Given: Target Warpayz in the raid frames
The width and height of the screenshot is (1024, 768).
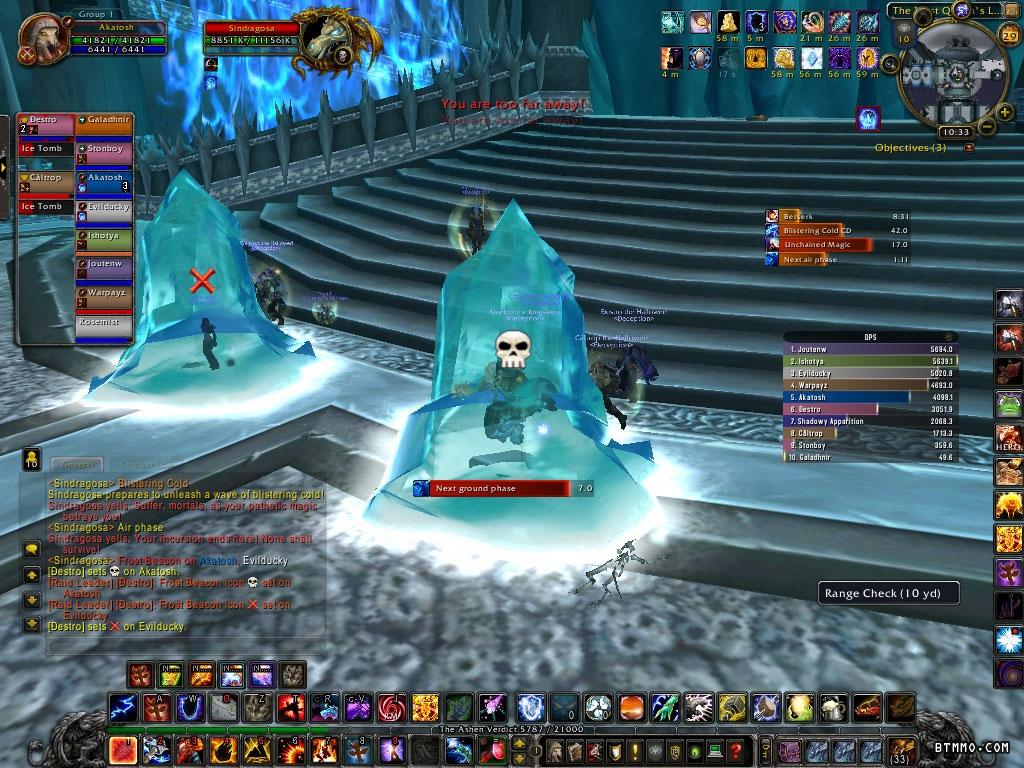Looking at the screenshot, I should pos(104,295).
